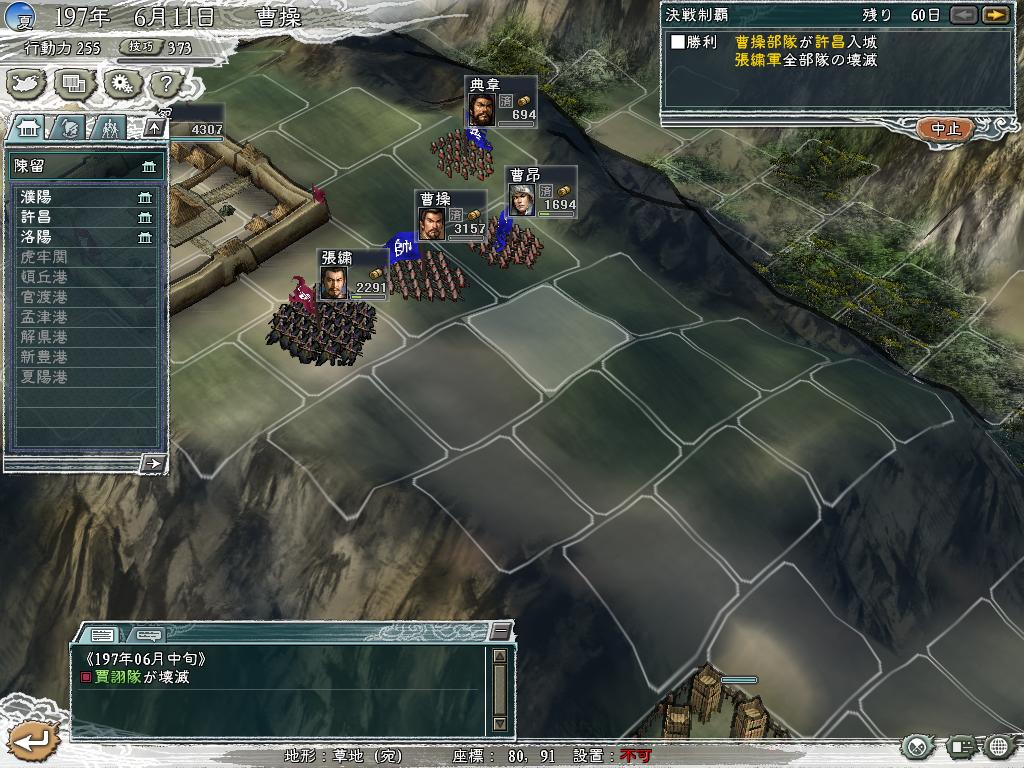Collapse the list panel with up arrow
Image resolution: width=1024 pixels, height=768 pixels.
(153, 127)
